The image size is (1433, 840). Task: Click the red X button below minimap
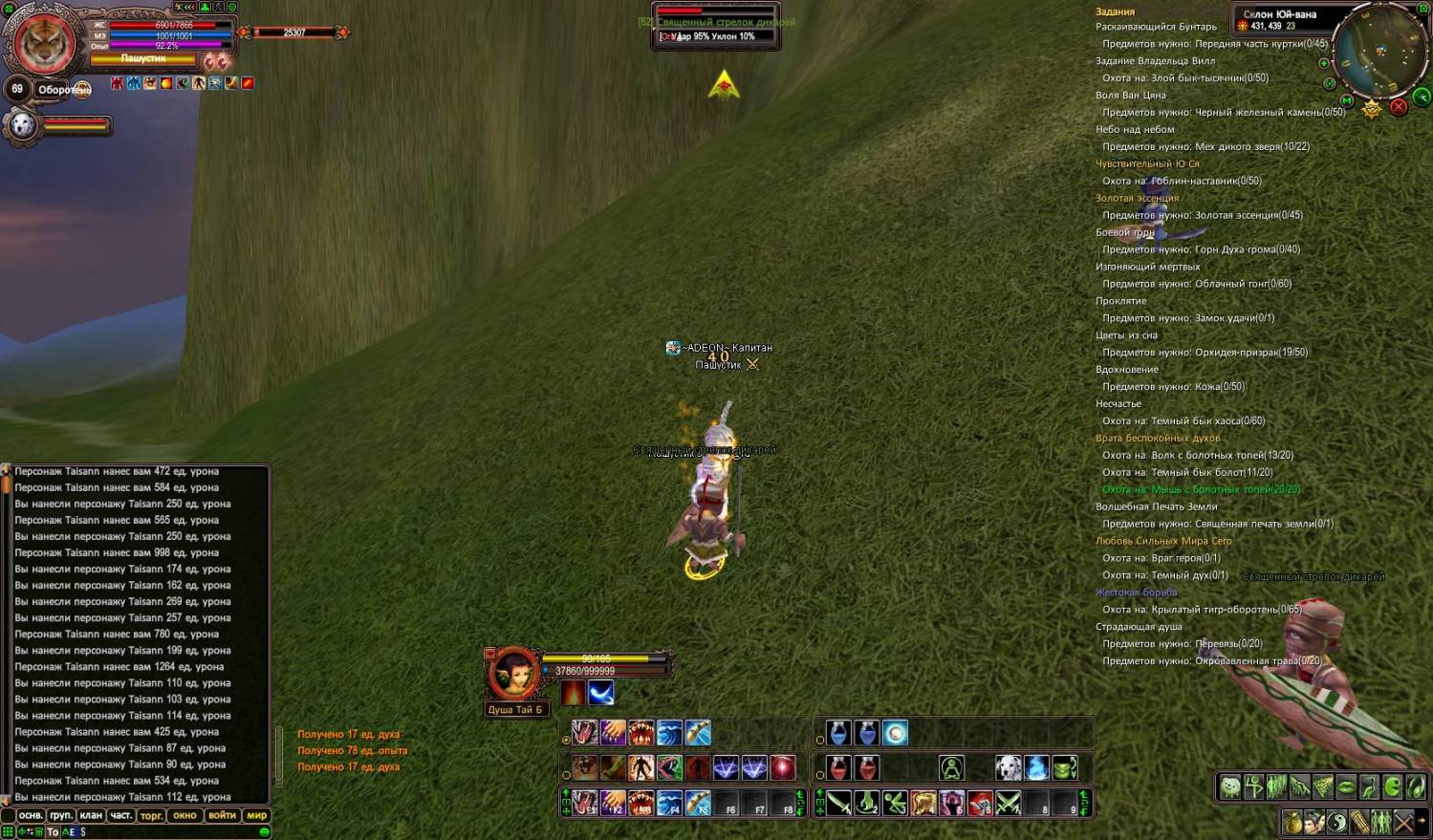pyautogui.click(x=1399, y=106)
